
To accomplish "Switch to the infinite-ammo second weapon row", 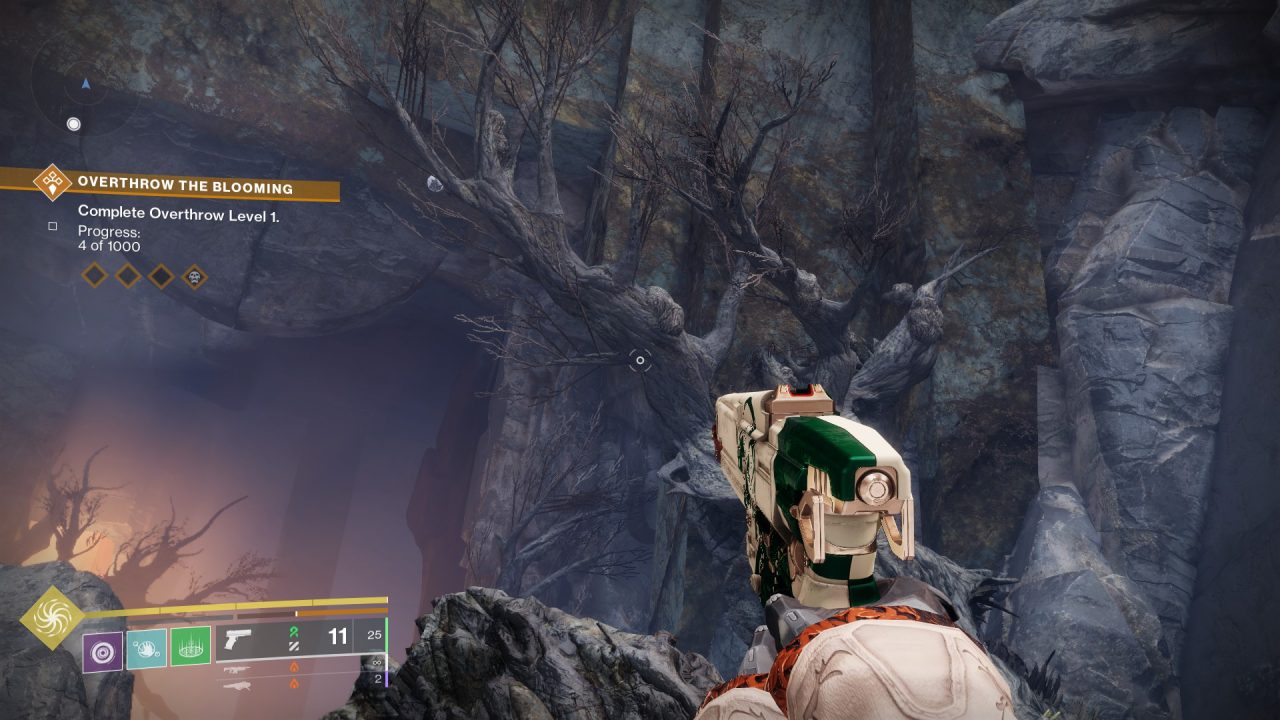I will pyautogui.click(x=300, y=667).
